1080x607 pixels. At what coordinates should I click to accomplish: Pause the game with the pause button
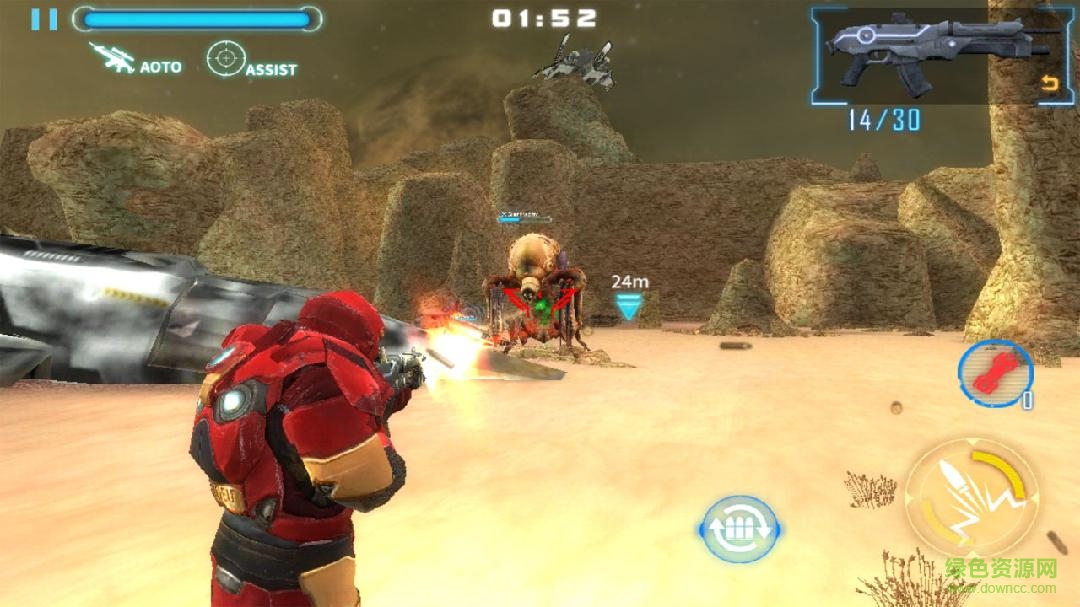tap(44, 19)
